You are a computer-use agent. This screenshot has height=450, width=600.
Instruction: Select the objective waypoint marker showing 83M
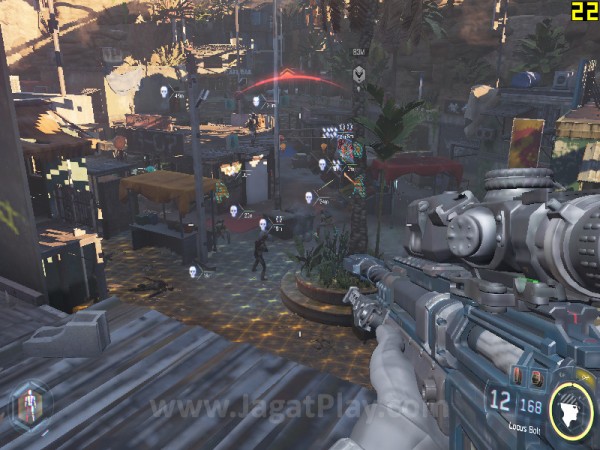(358, 73)
